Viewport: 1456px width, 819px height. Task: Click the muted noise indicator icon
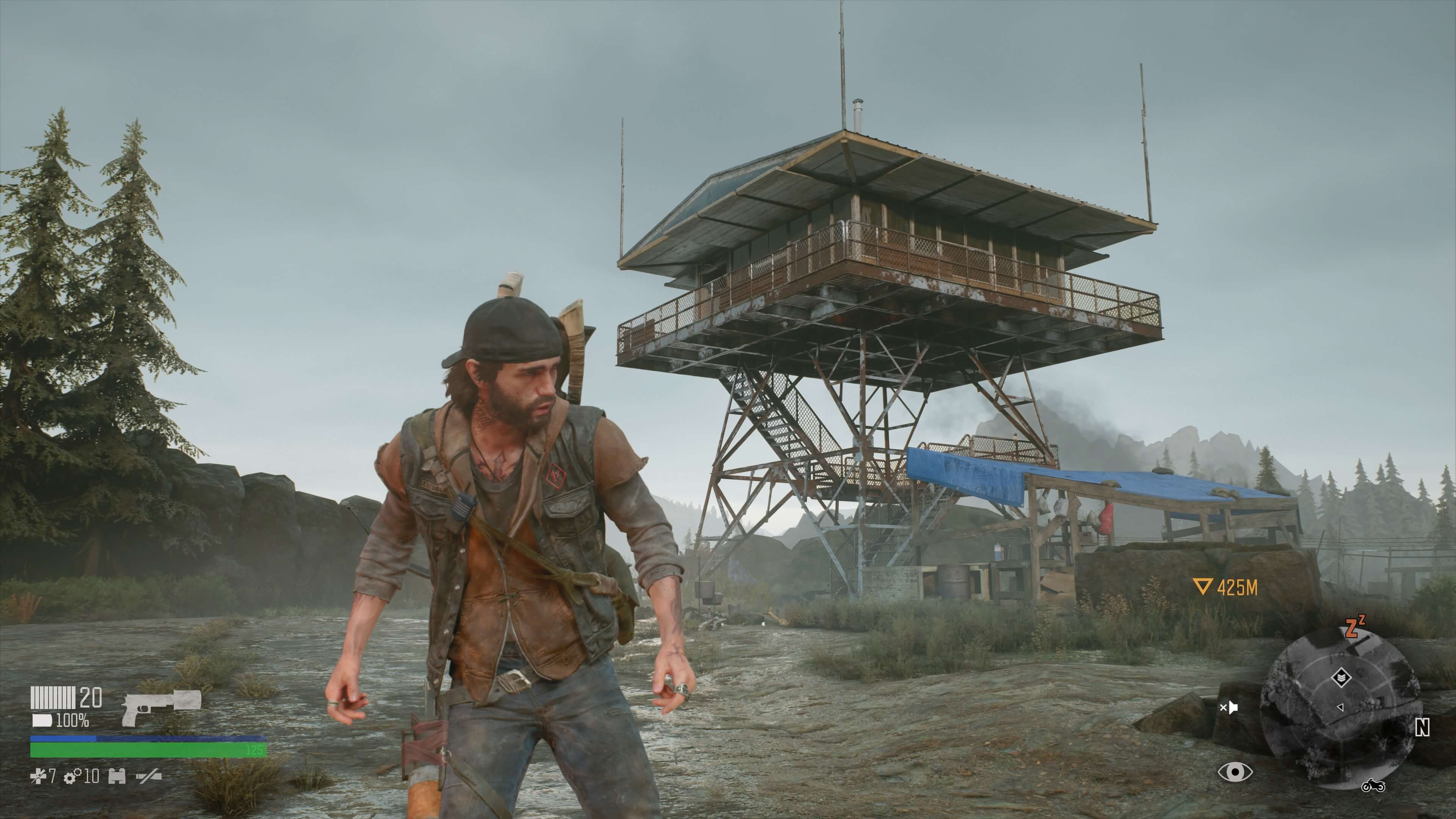[x=1228, y=707]
